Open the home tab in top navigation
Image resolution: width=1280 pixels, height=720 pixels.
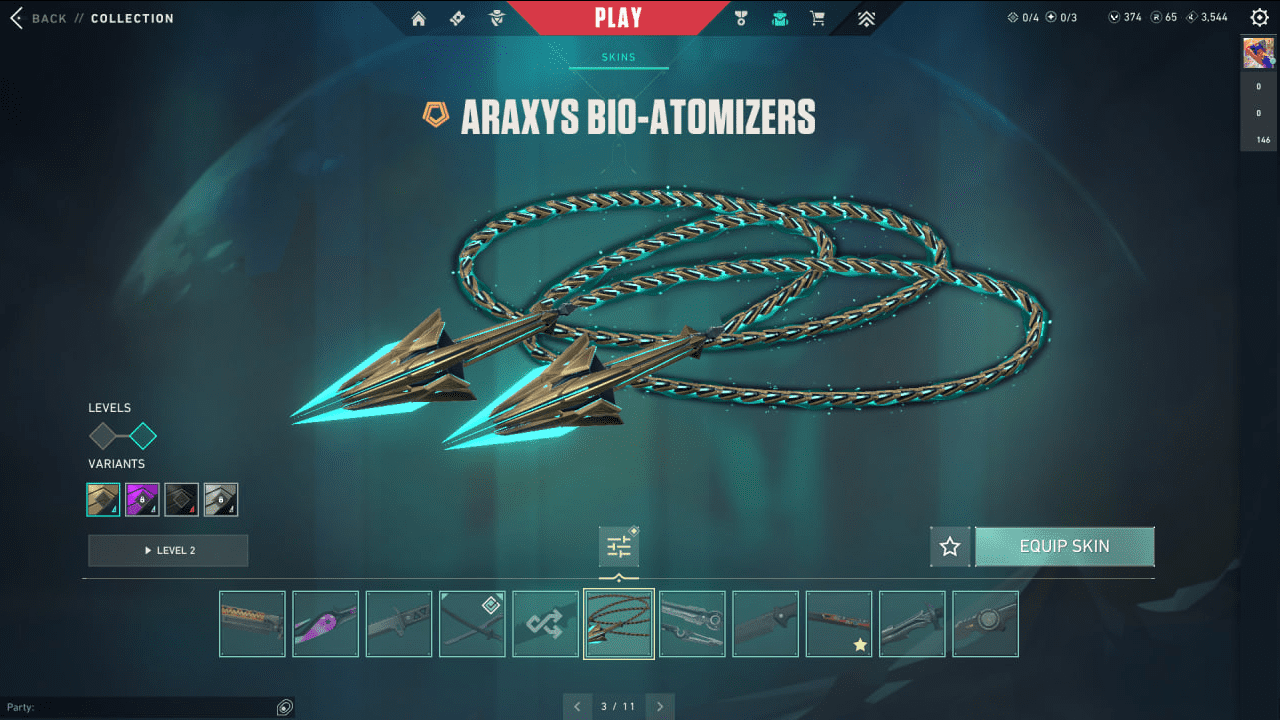point(419,18)
